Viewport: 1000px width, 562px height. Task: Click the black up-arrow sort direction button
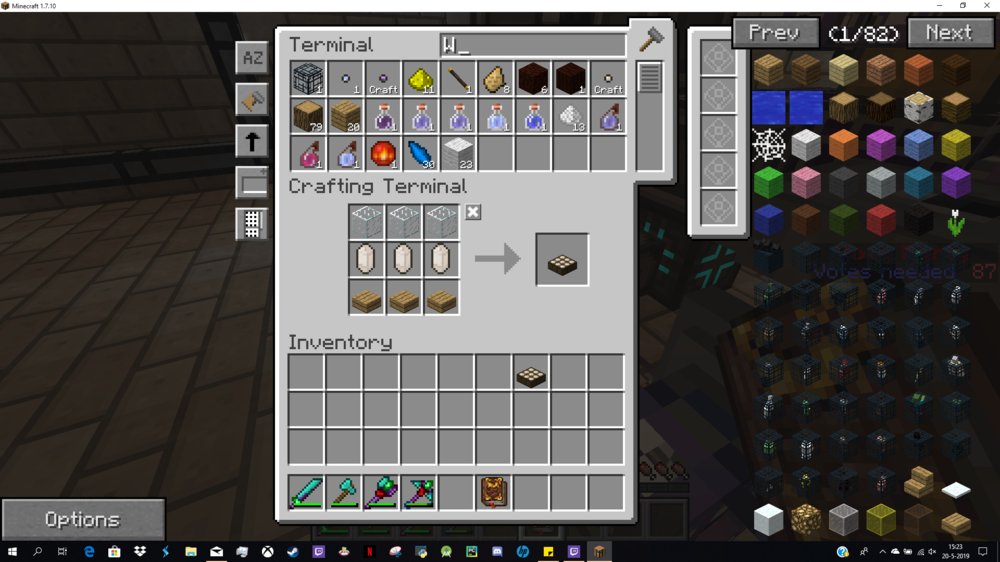click(x=252, y=141)
